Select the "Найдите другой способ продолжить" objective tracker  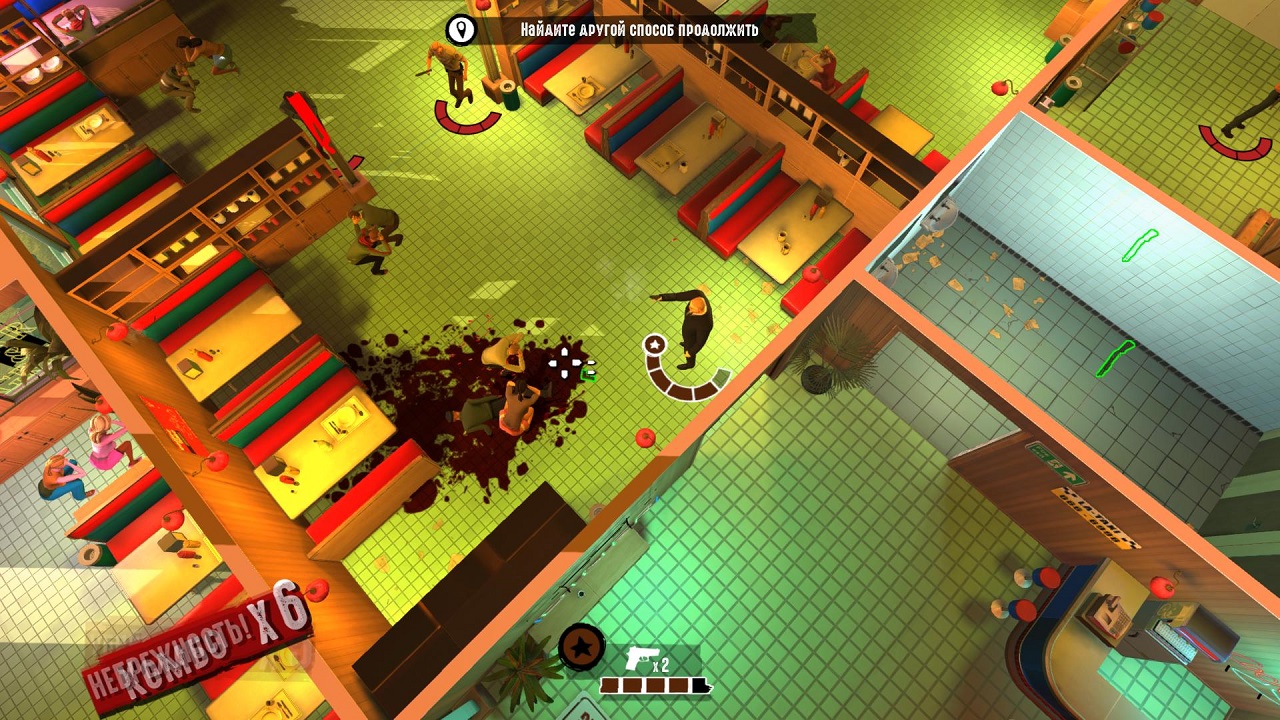point(639,30)
